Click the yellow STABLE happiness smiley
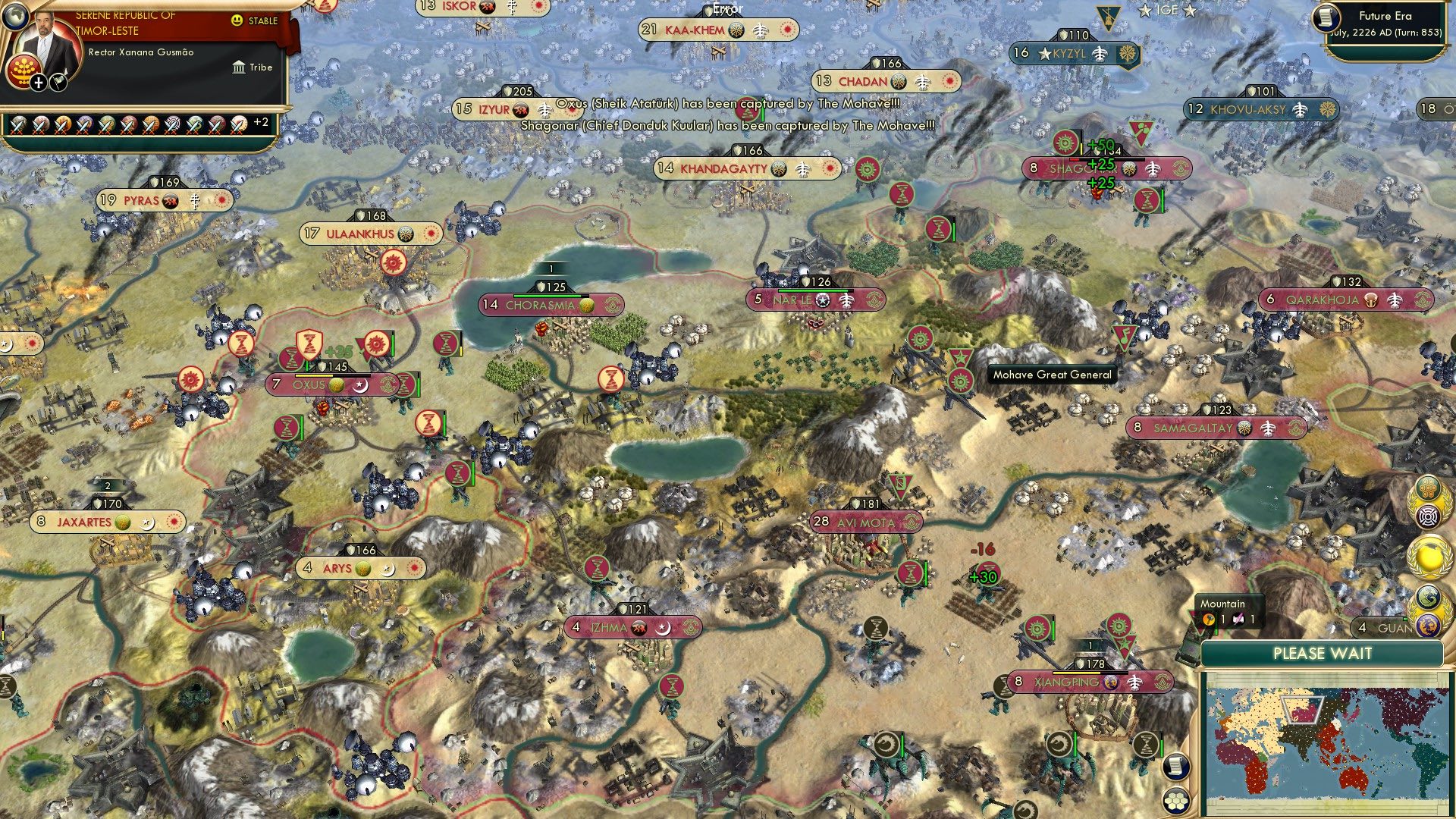 [237, 20]
